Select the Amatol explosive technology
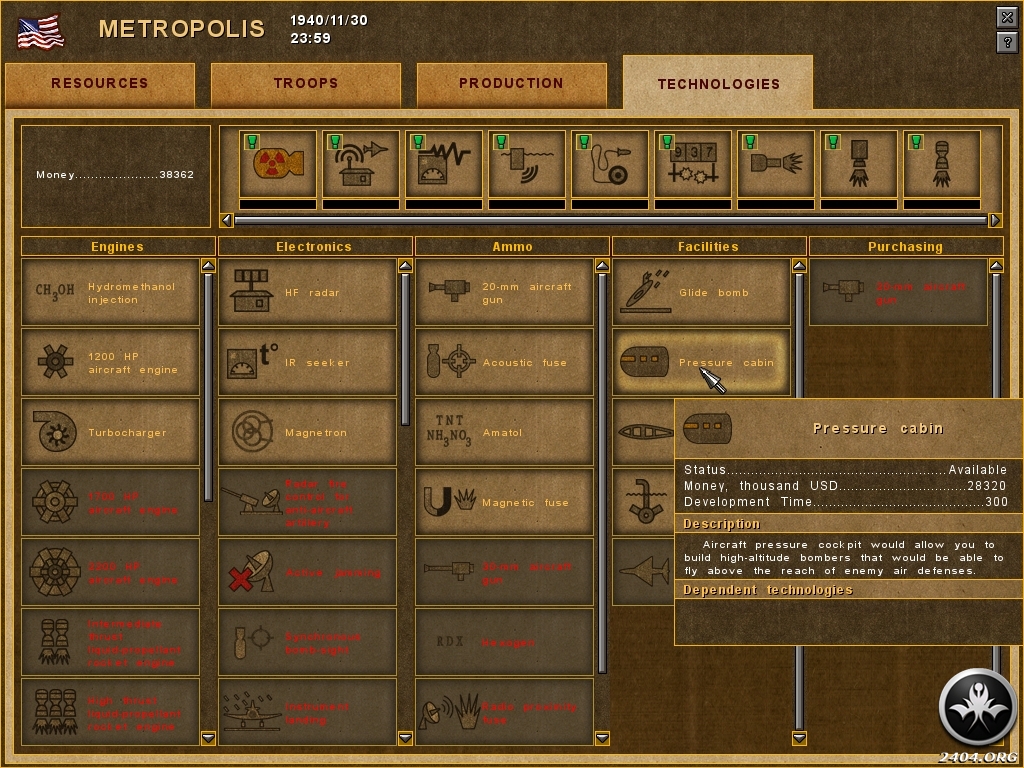 pyautogui.click(x=505, y=433)
